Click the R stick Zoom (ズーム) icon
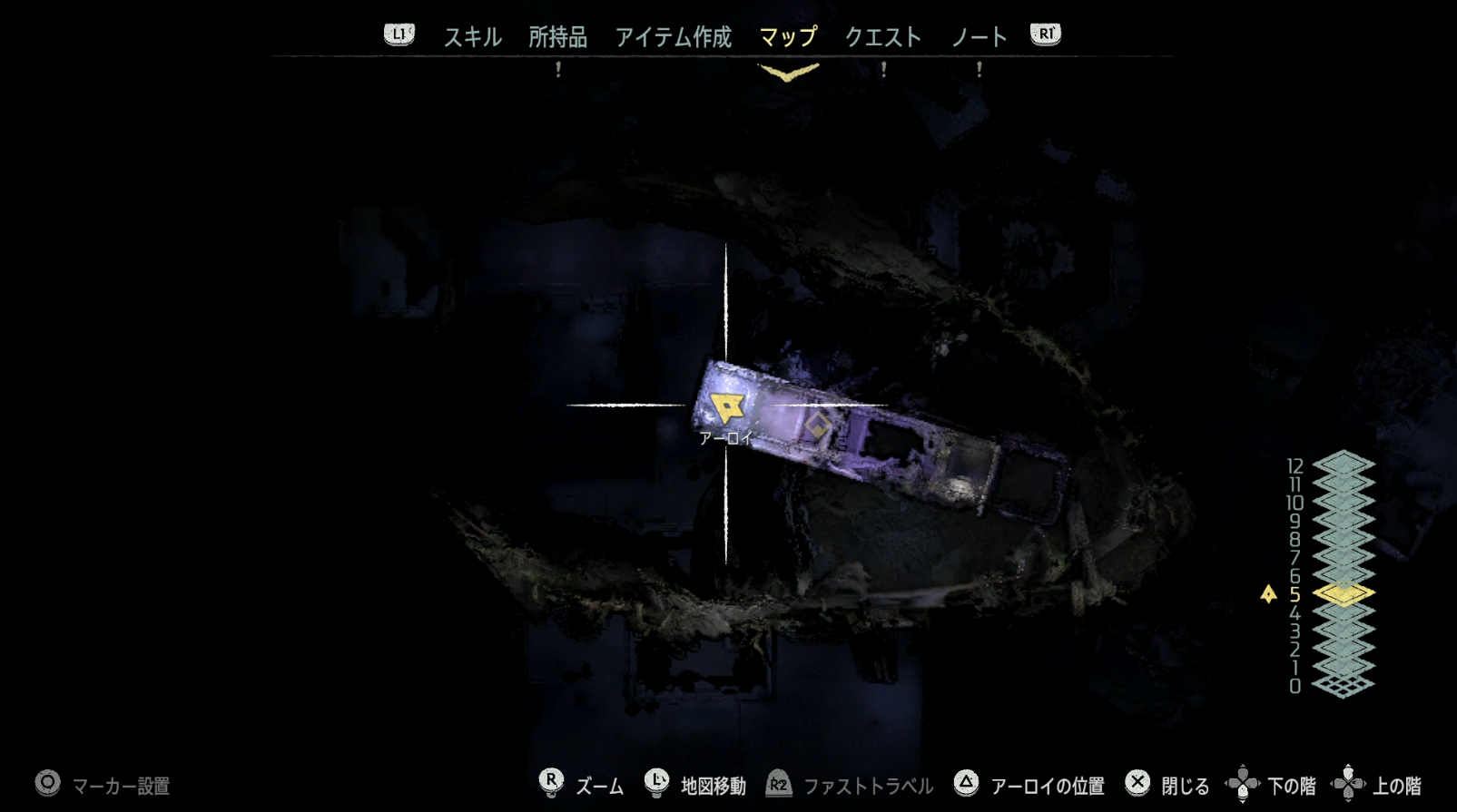1457x812 pixels. (x=553, y=782)
